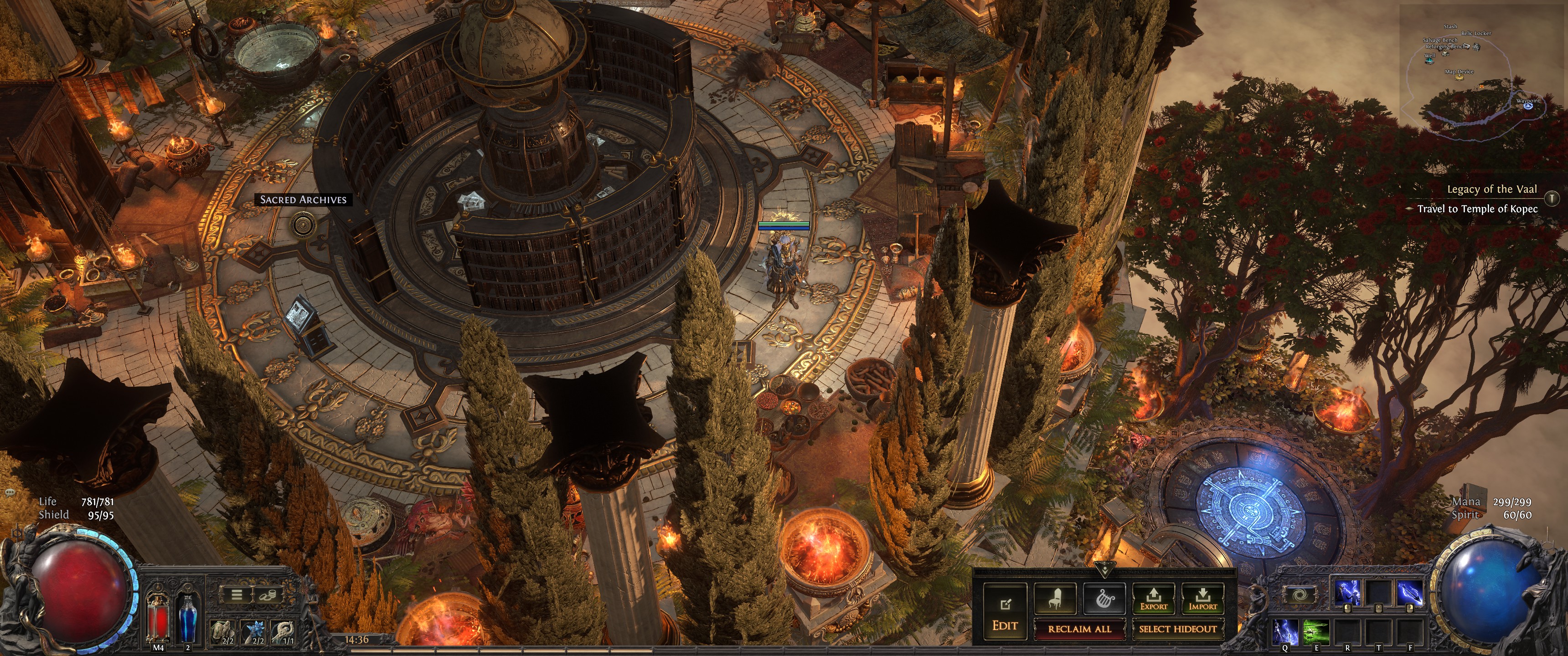
Task: Open the coins and rings shop button
Action: (x=267, y=594)
